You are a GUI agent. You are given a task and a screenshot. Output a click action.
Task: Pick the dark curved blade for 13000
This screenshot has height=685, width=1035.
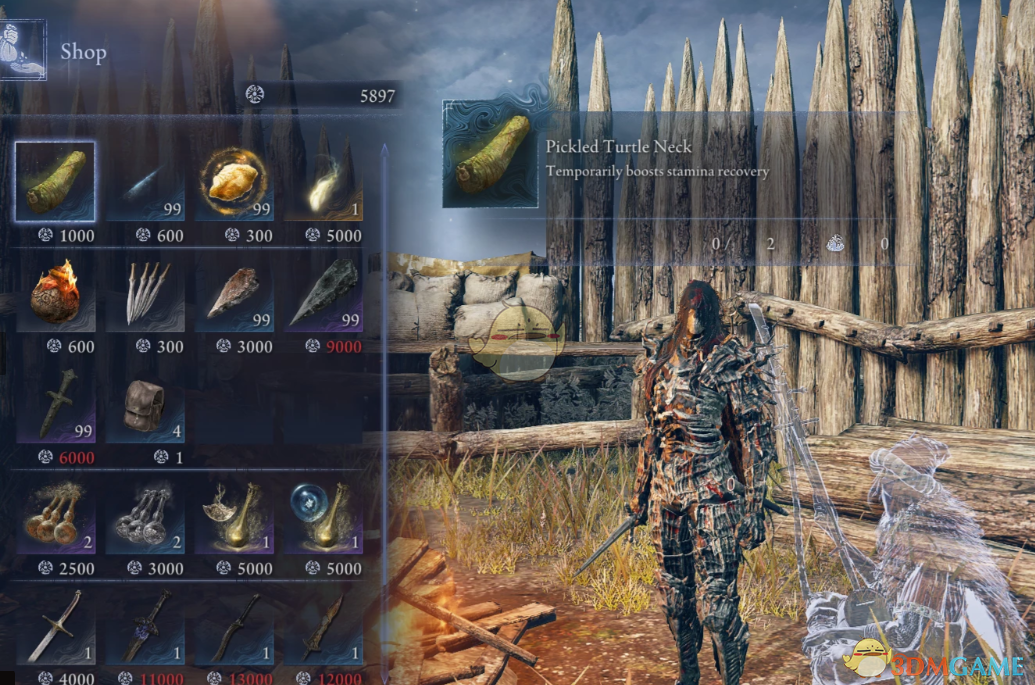click(235, 627)
